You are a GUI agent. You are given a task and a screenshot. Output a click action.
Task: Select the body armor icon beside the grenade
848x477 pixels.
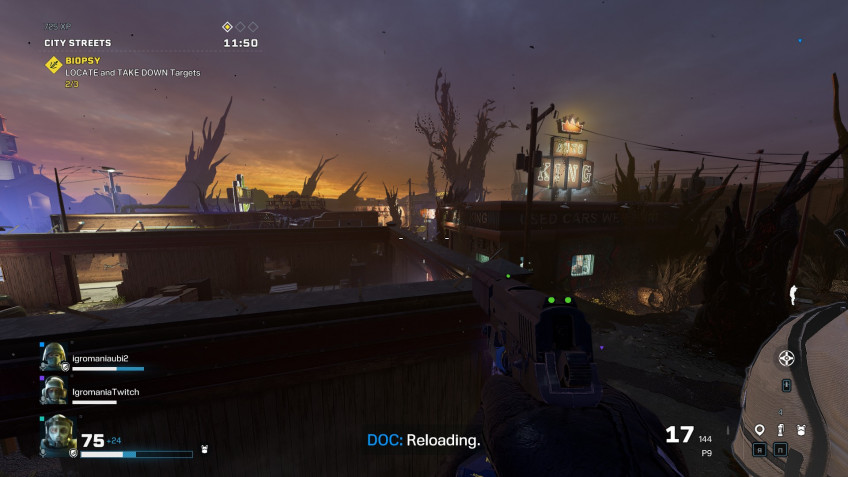pos(801,430)
